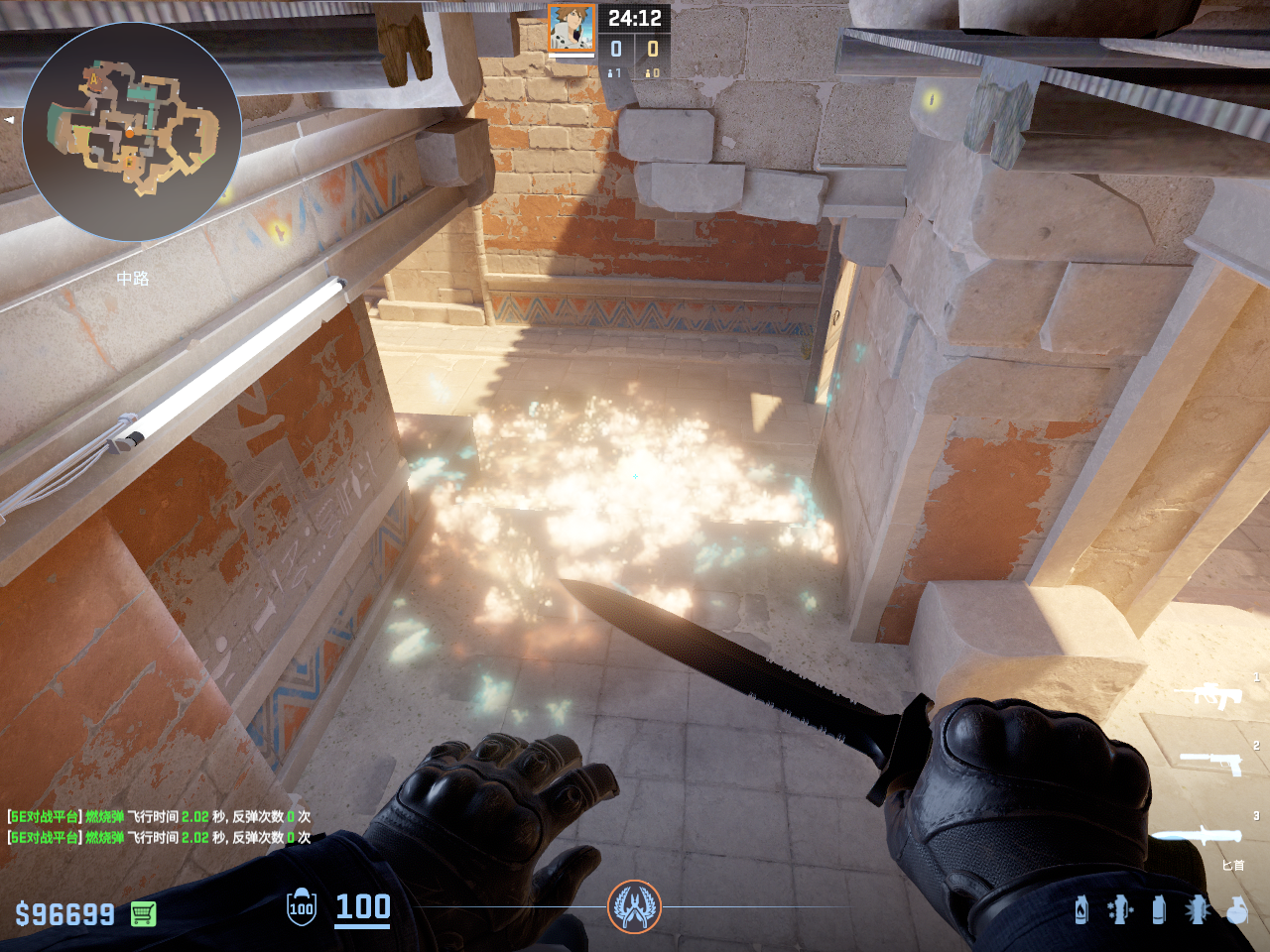1270x952 pixels.
Task: Pick the smoke grenade canister icon
Action: 1158,909
